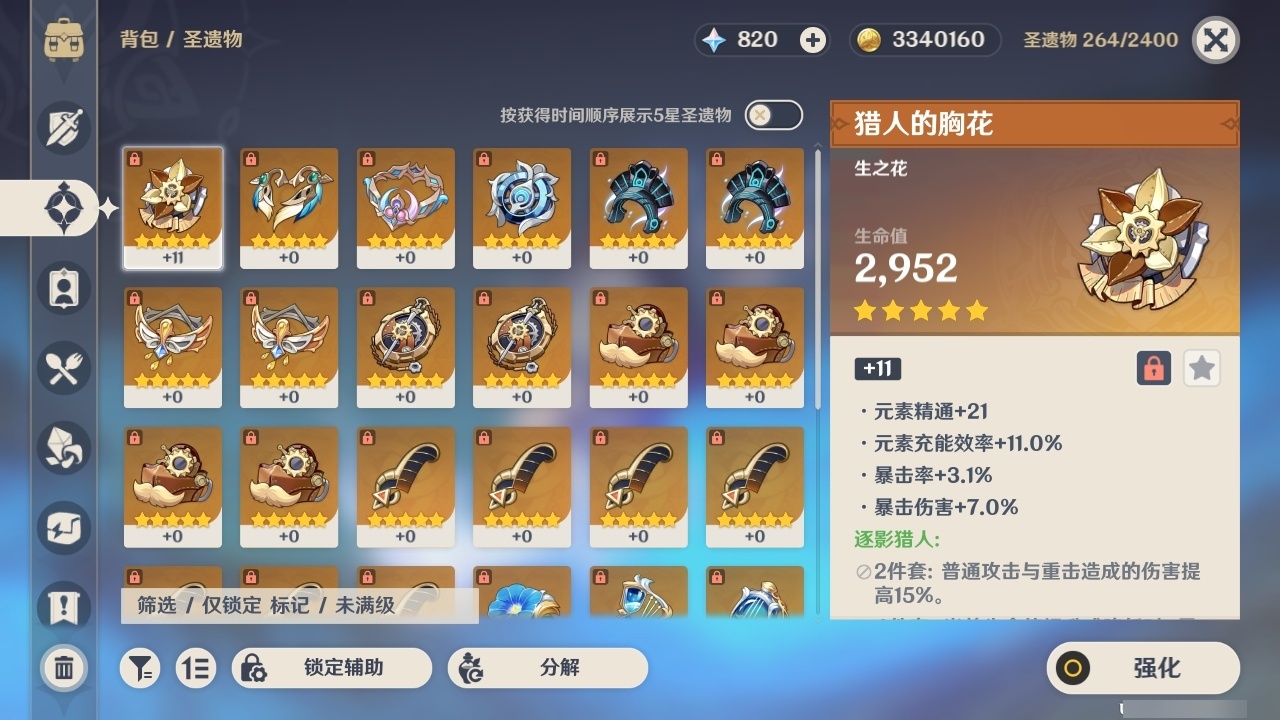This screenshot has width=1280, height=720.
Task: Open the materials category icon
Action: pyautogui.click(x=63, y=448)
